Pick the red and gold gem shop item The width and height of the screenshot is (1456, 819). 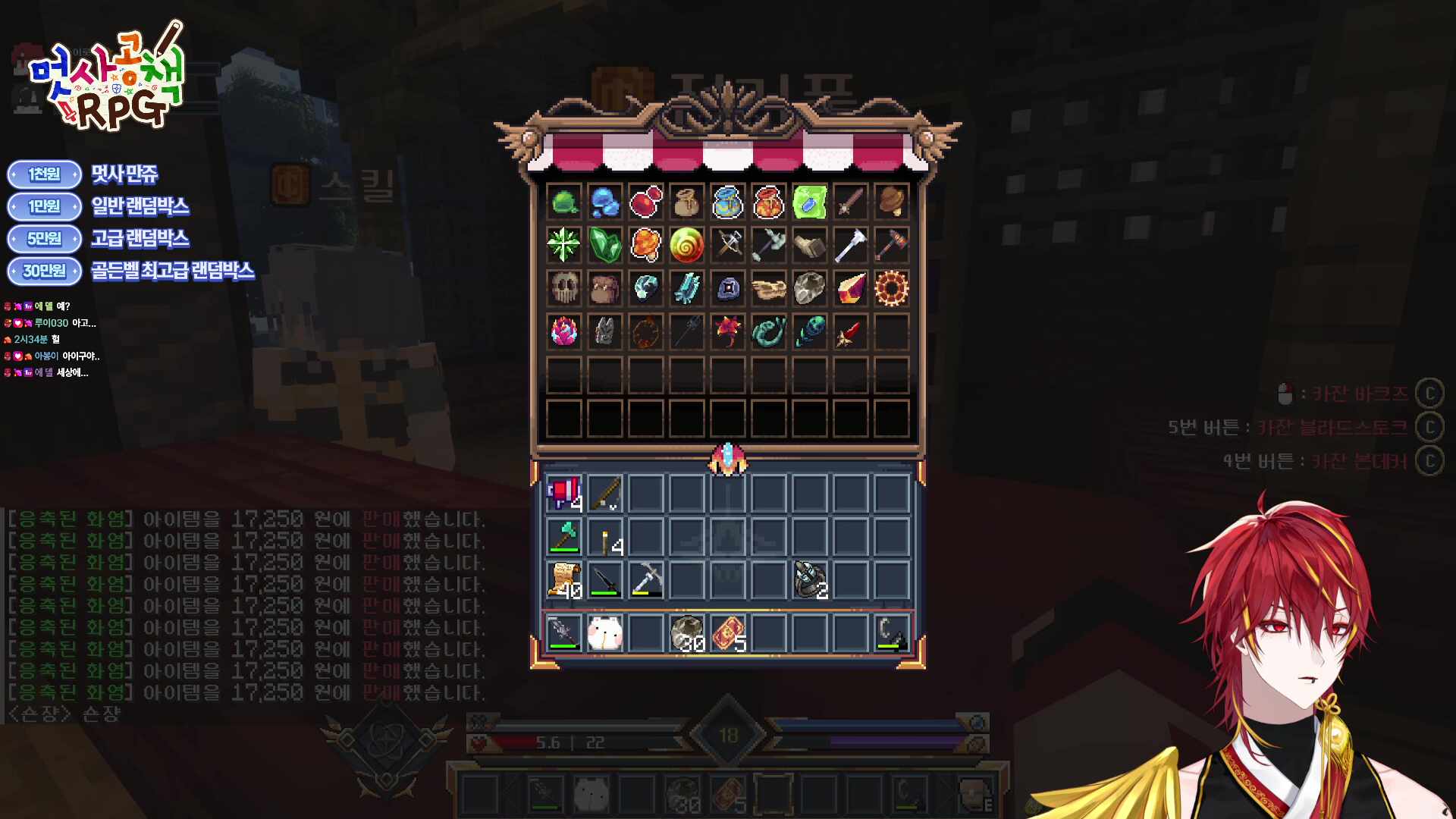tap(850, 288)
